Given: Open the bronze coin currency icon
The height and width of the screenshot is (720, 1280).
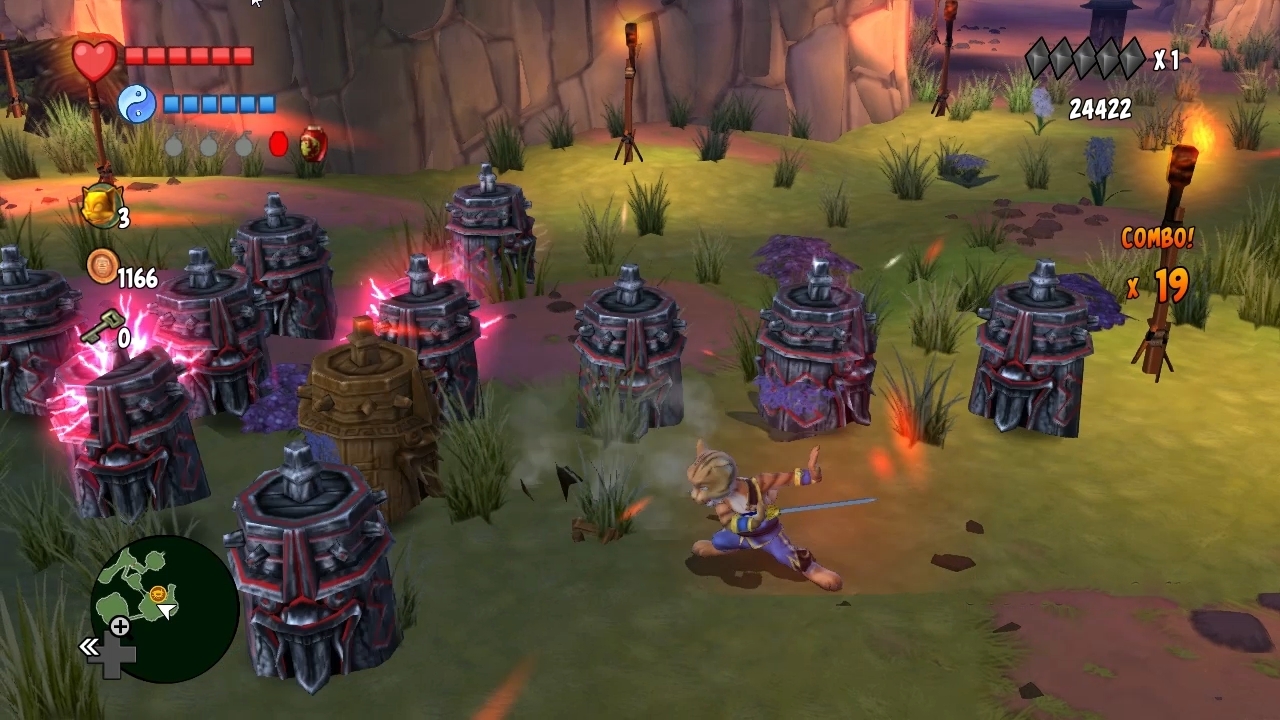Looking at the screenshot, I should click(101, 266).
